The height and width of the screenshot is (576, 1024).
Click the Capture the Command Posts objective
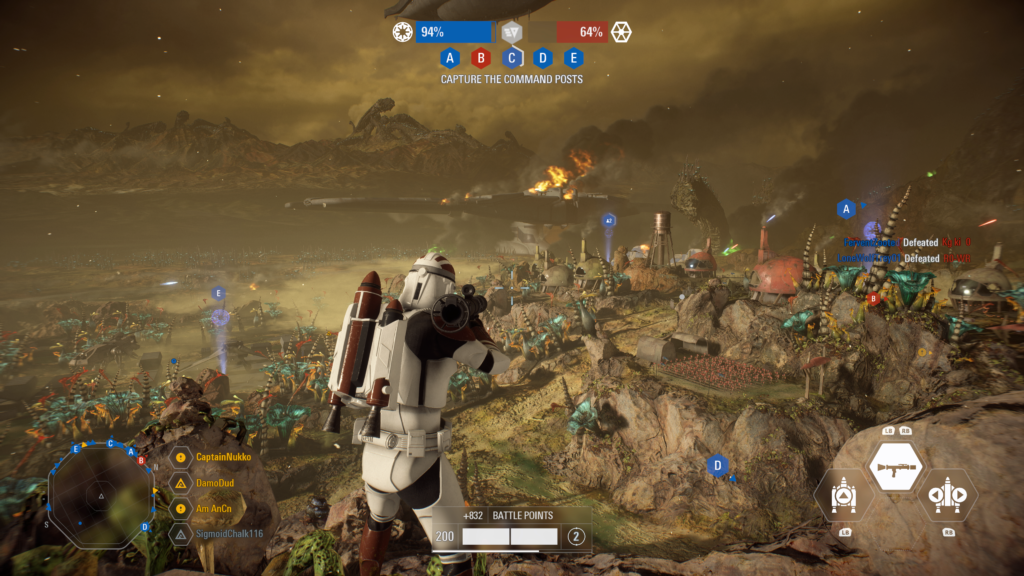click(512, 79)
